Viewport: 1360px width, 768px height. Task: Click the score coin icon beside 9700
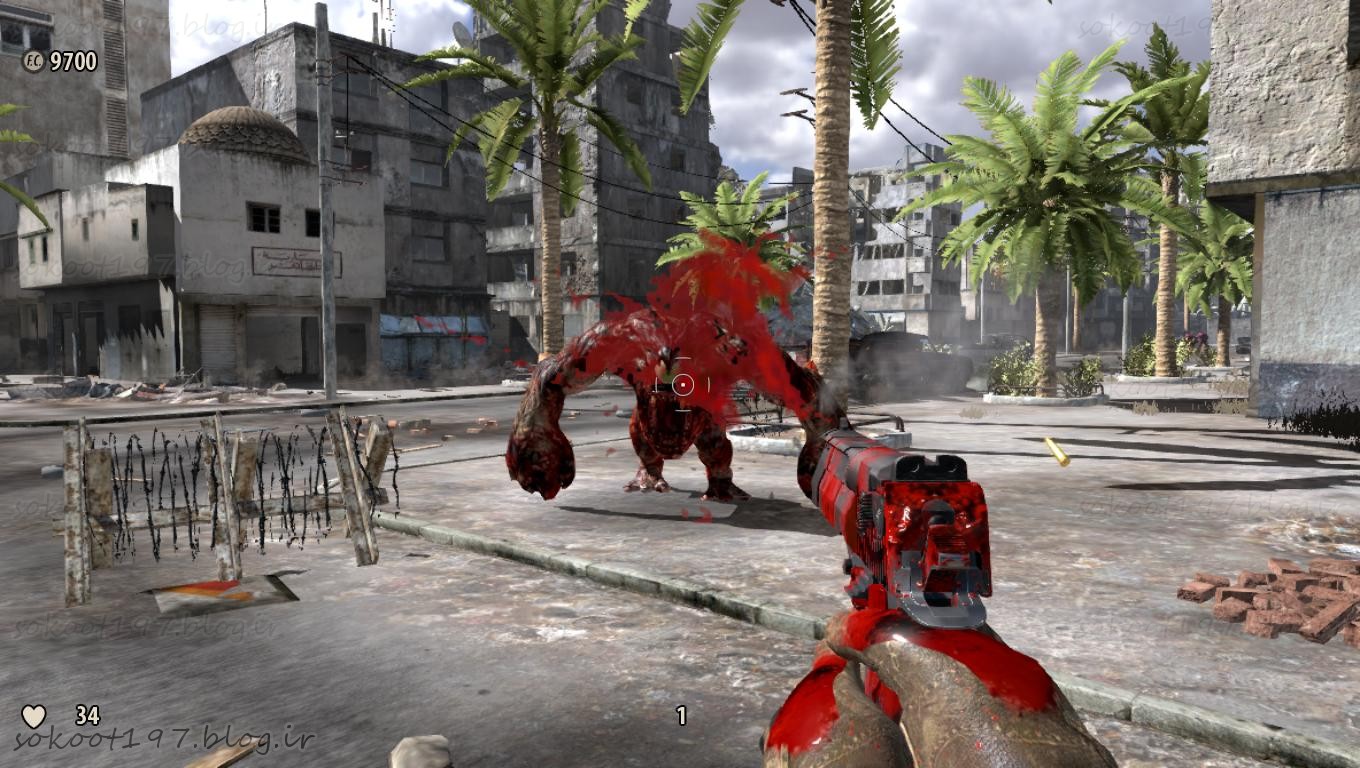pos(33,61)
